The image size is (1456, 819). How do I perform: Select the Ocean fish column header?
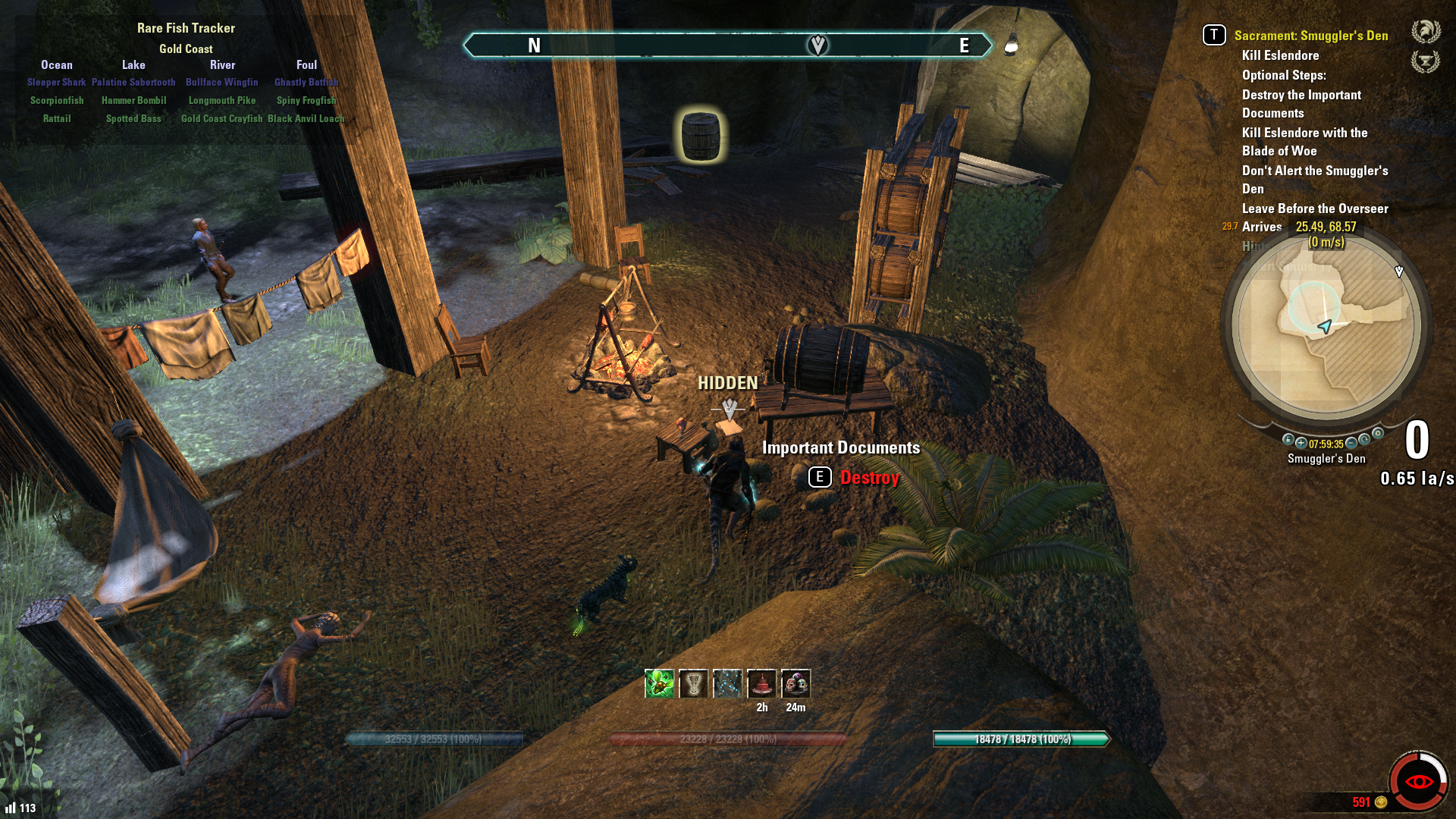(57, 65)
